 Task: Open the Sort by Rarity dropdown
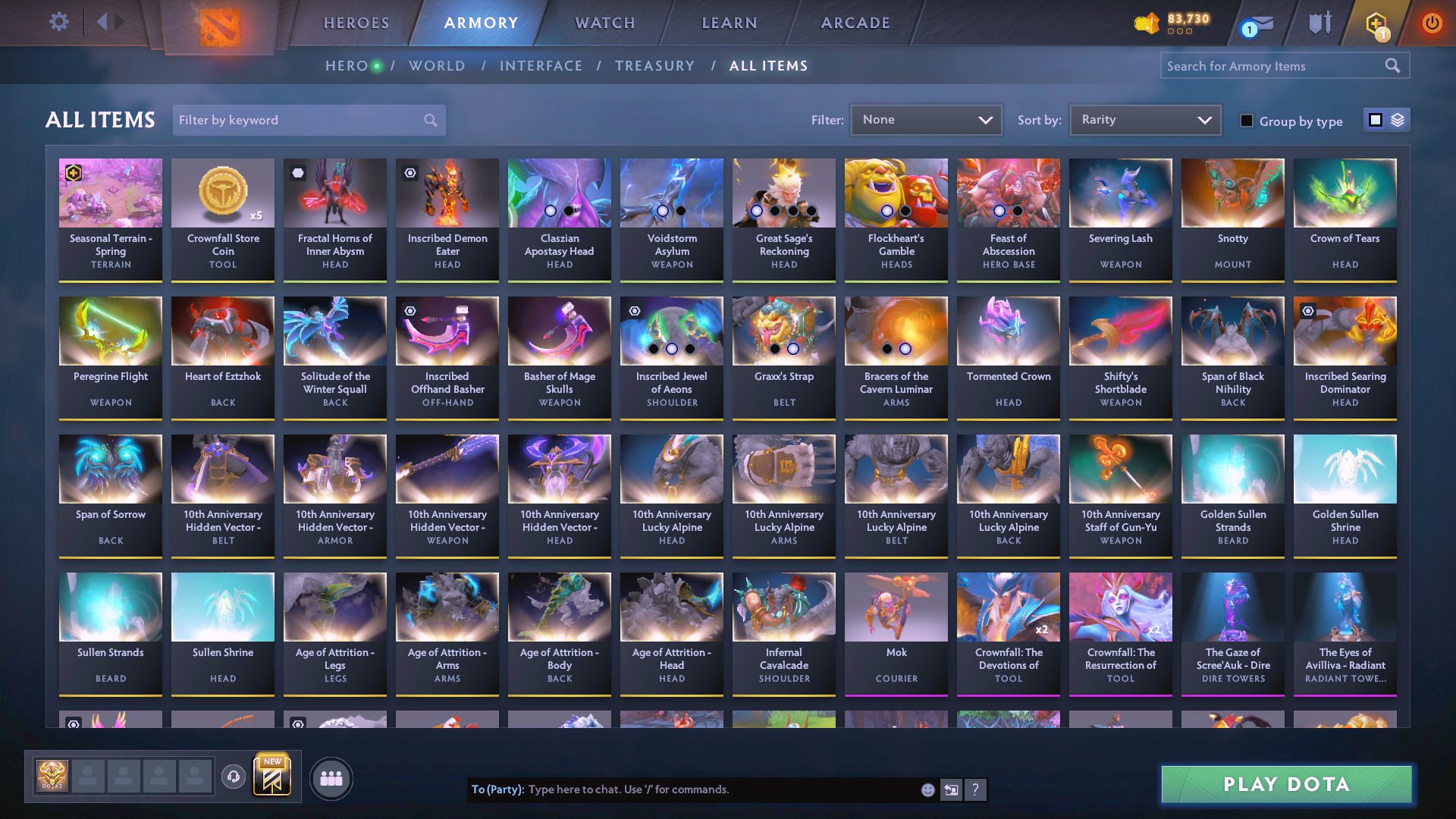[x=1144, y=119]
